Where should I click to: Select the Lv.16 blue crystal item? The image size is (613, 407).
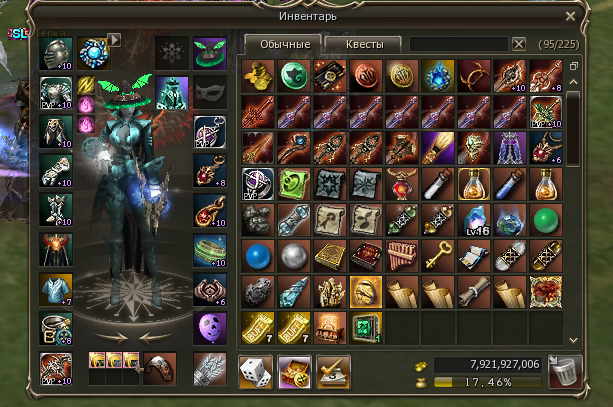[x=474, y=218]
